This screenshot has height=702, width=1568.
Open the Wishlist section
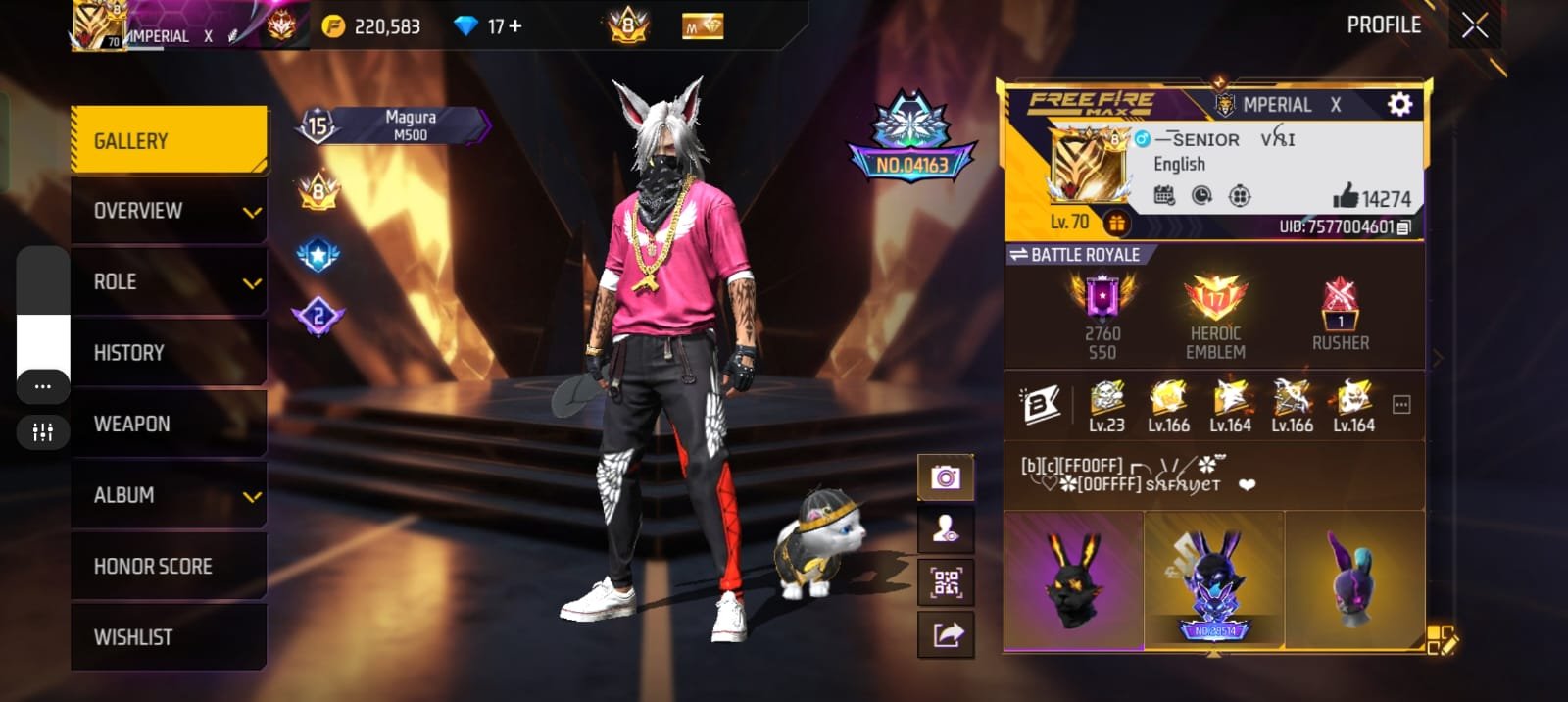(x=169, y=637)
